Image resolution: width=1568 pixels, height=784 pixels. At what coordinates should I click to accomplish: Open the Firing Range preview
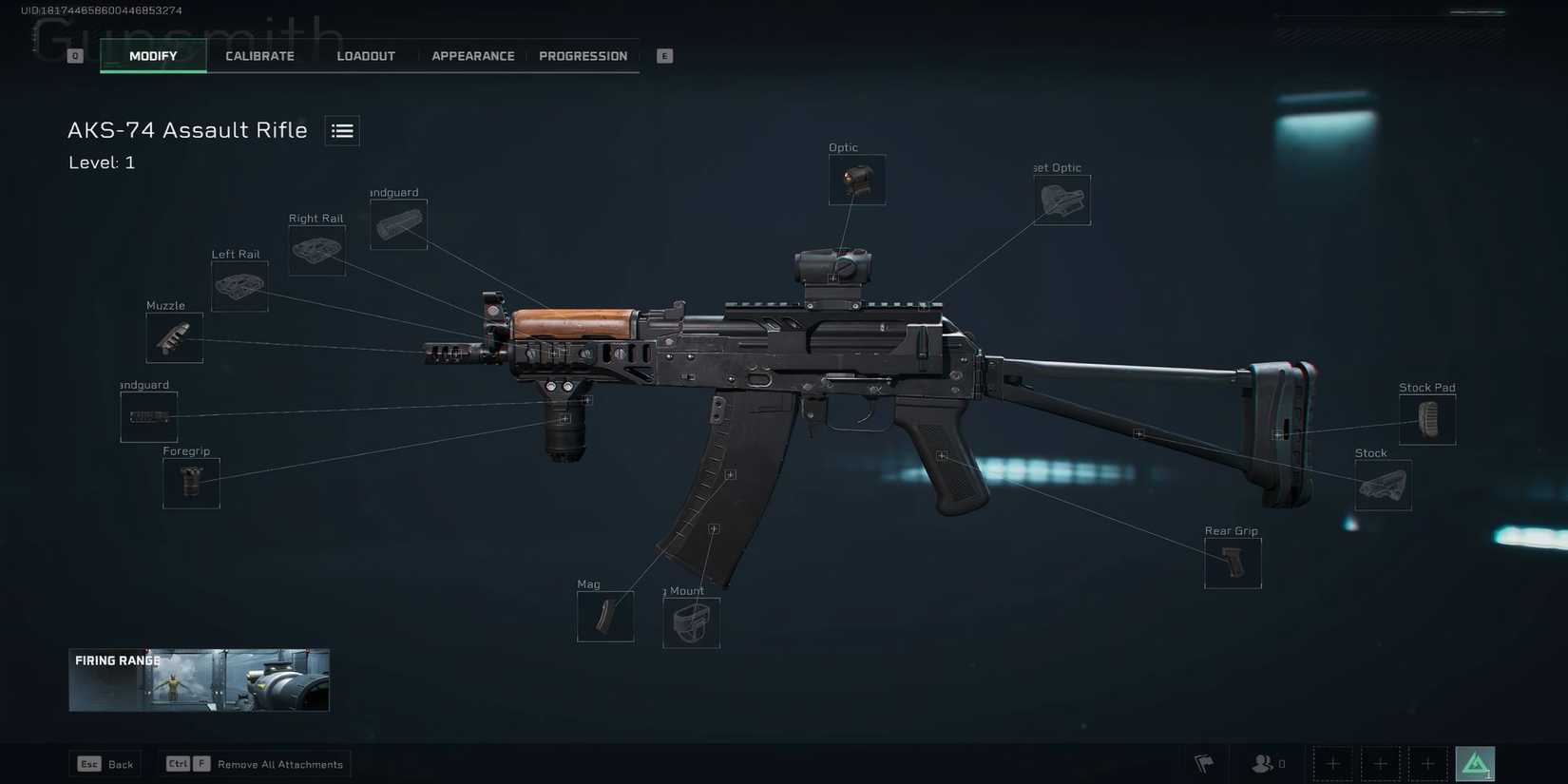coord(198,679)
